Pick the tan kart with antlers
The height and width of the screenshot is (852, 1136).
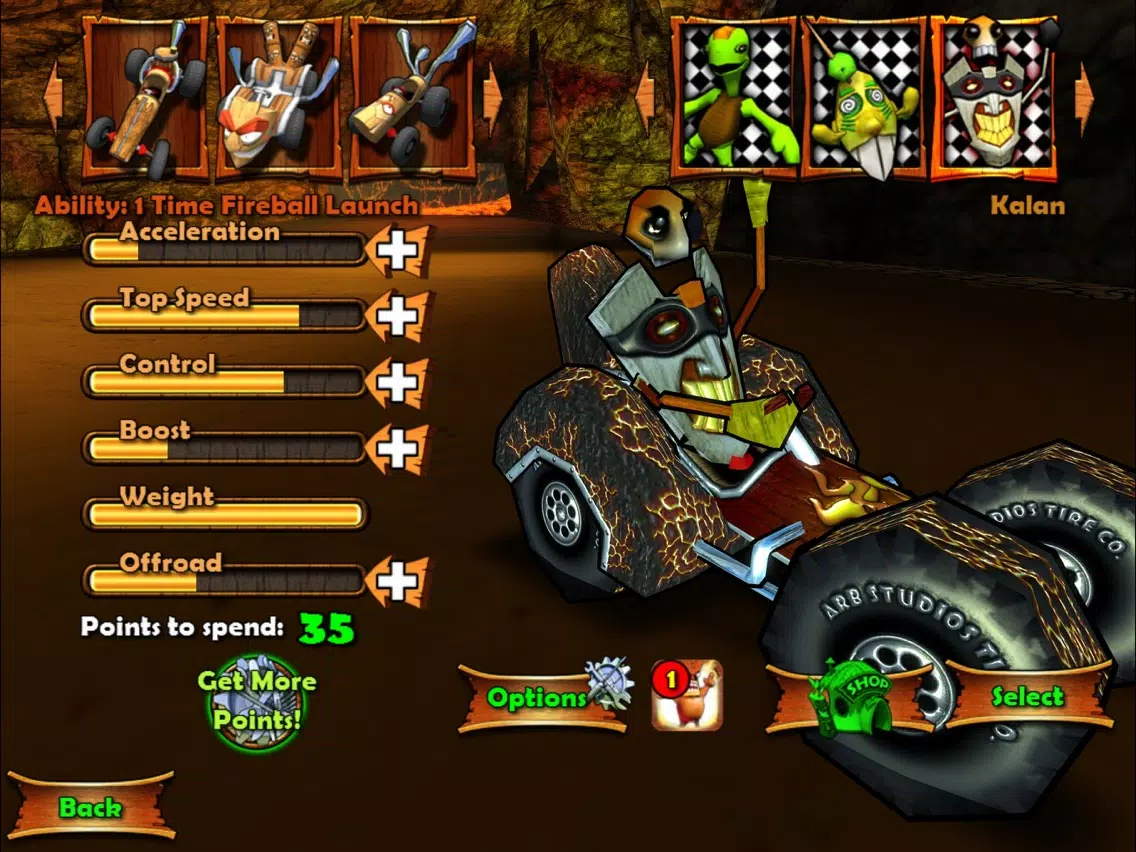pyautogui.click(x=412, y=97)
